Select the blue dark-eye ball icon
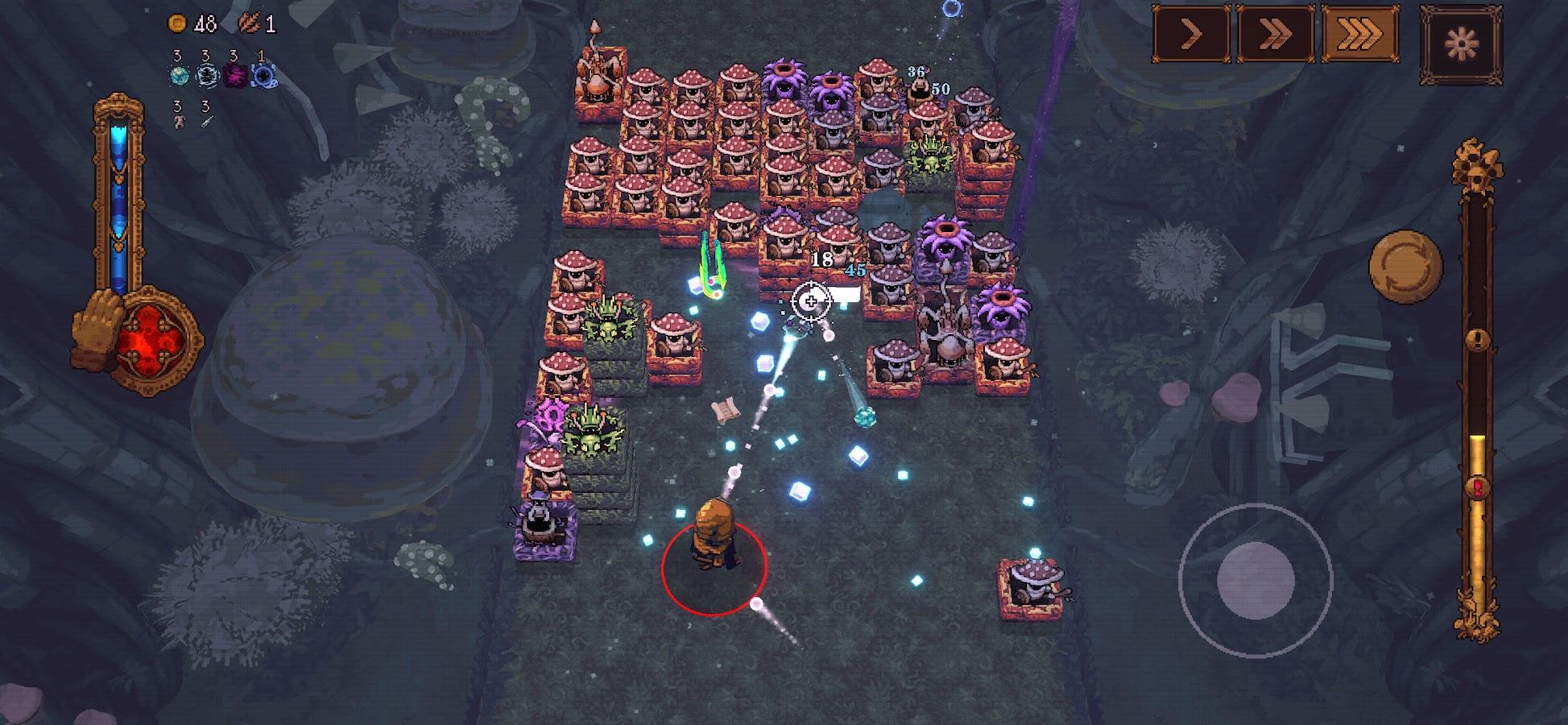1568x725 pixels. pyautogui.click(x=262, y=77)
